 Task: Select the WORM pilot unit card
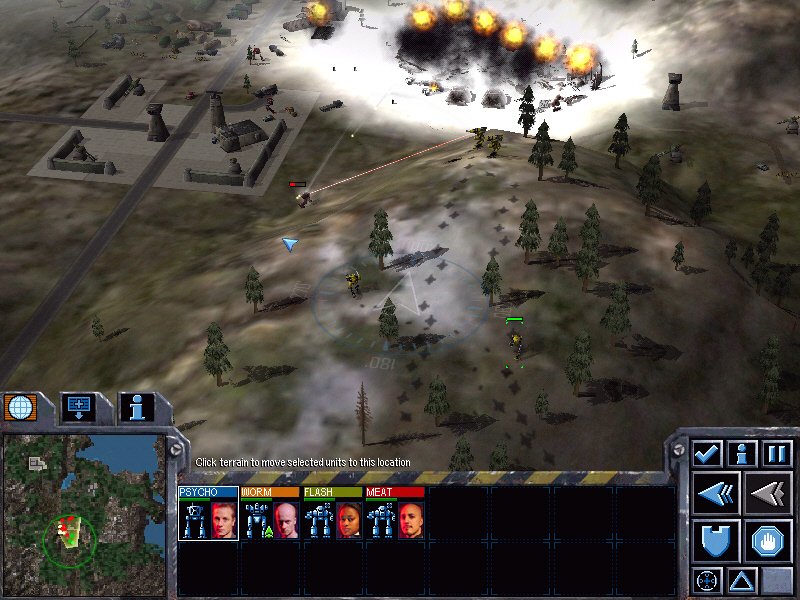click(x=270, y=515)
